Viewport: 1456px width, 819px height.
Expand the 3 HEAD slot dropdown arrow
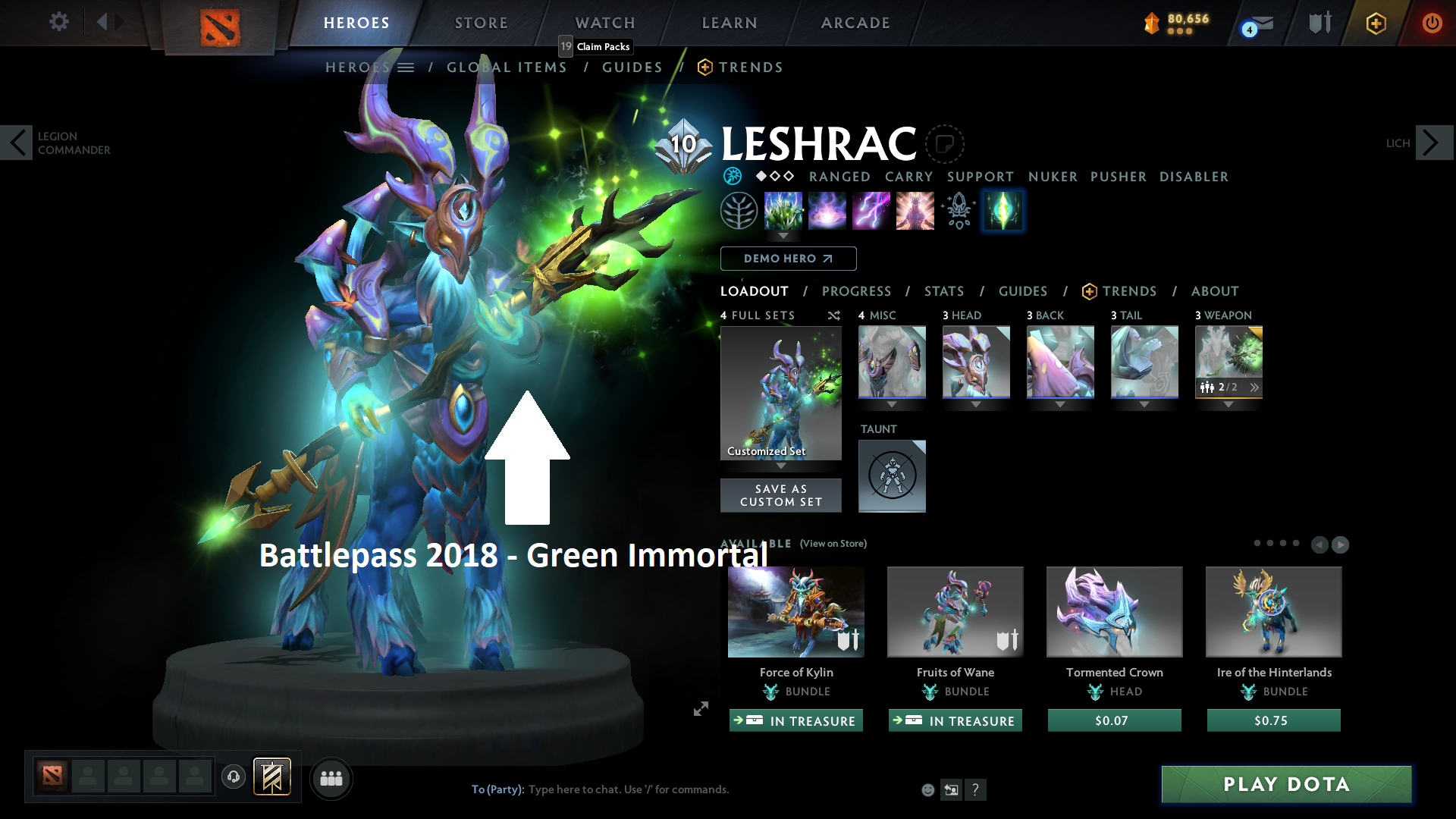point(976,405)
